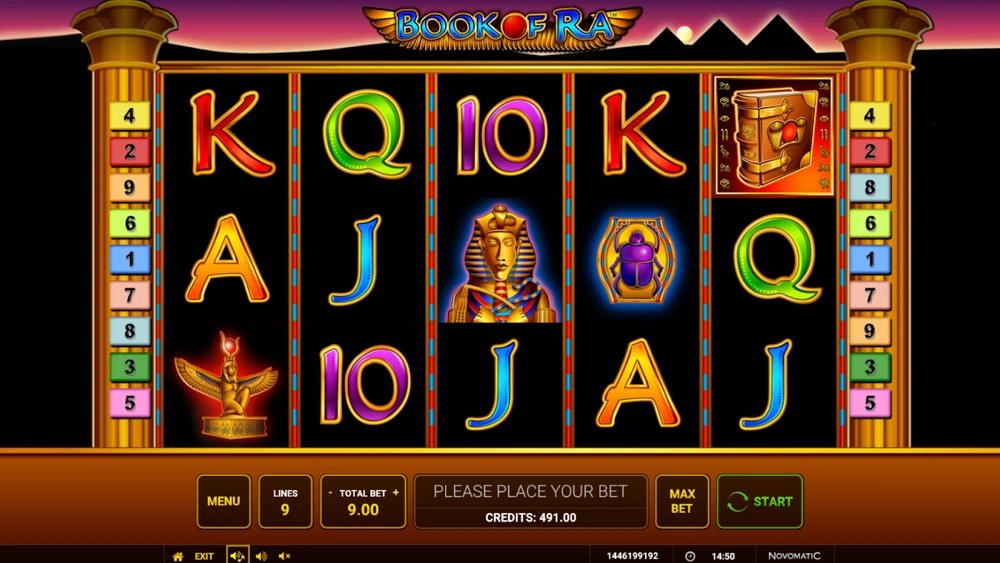Mute the sound with the crossed speaker icon
This screenshot has height=563, width=1000.
pos(284,556)
